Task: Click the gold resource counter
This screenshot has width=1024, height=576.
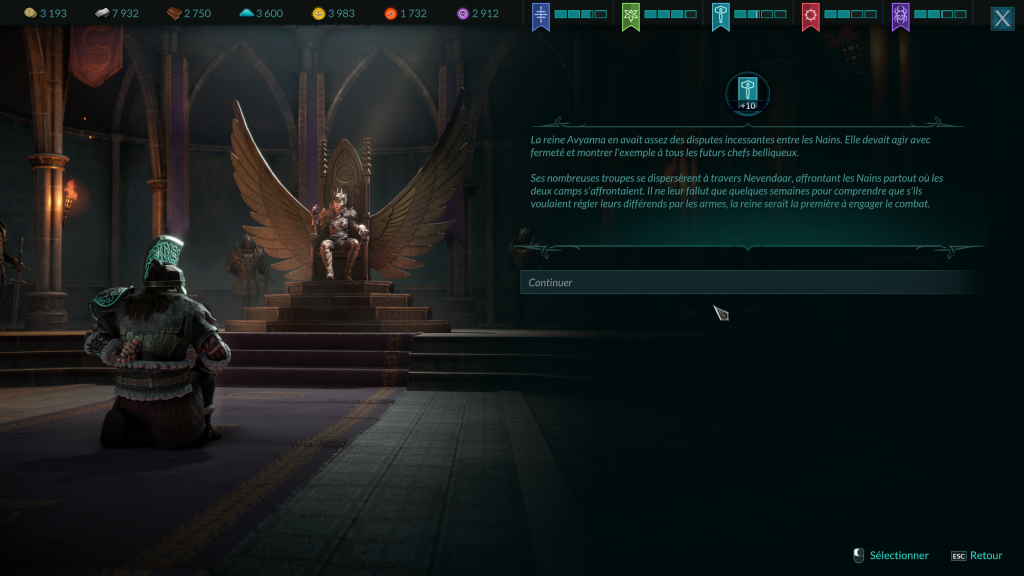Action: (45, 13)
